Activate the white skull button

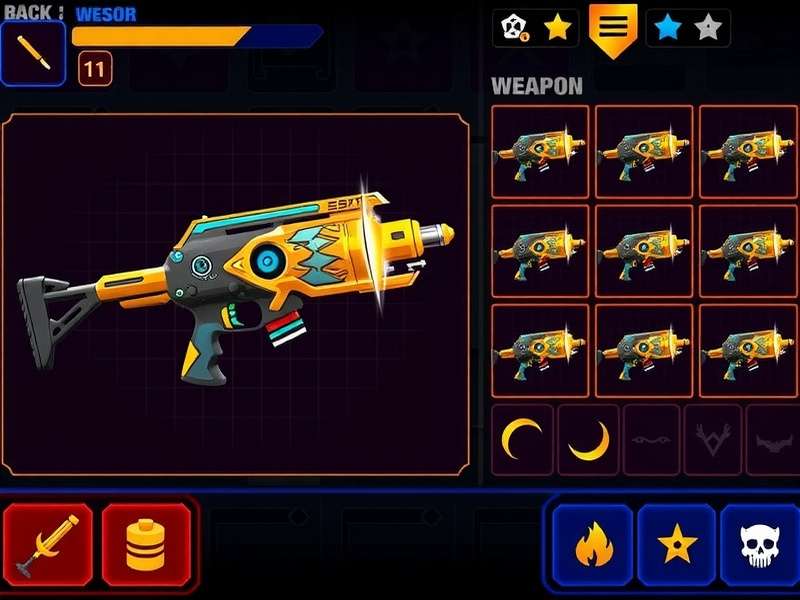[x=759, y=545]
